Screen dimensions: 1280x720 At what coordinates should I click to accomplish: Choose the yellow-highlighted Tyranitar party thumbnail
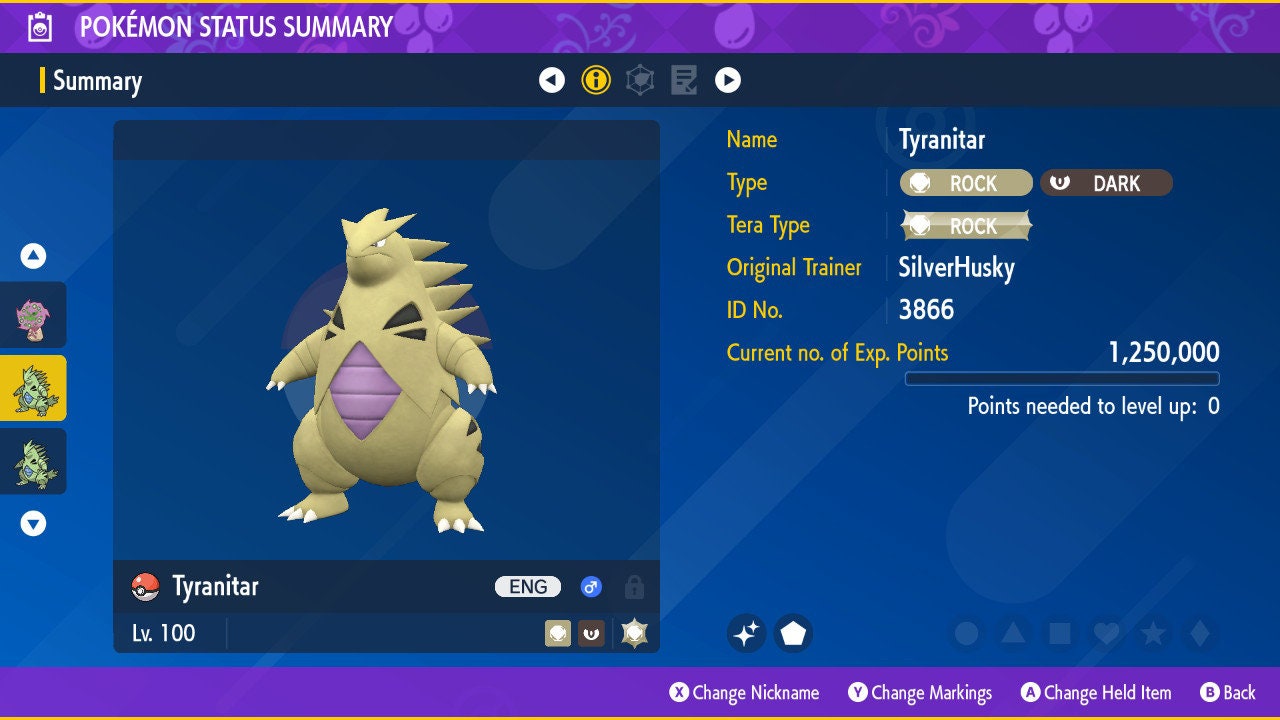pyautogui.click(x=33, y=388)
